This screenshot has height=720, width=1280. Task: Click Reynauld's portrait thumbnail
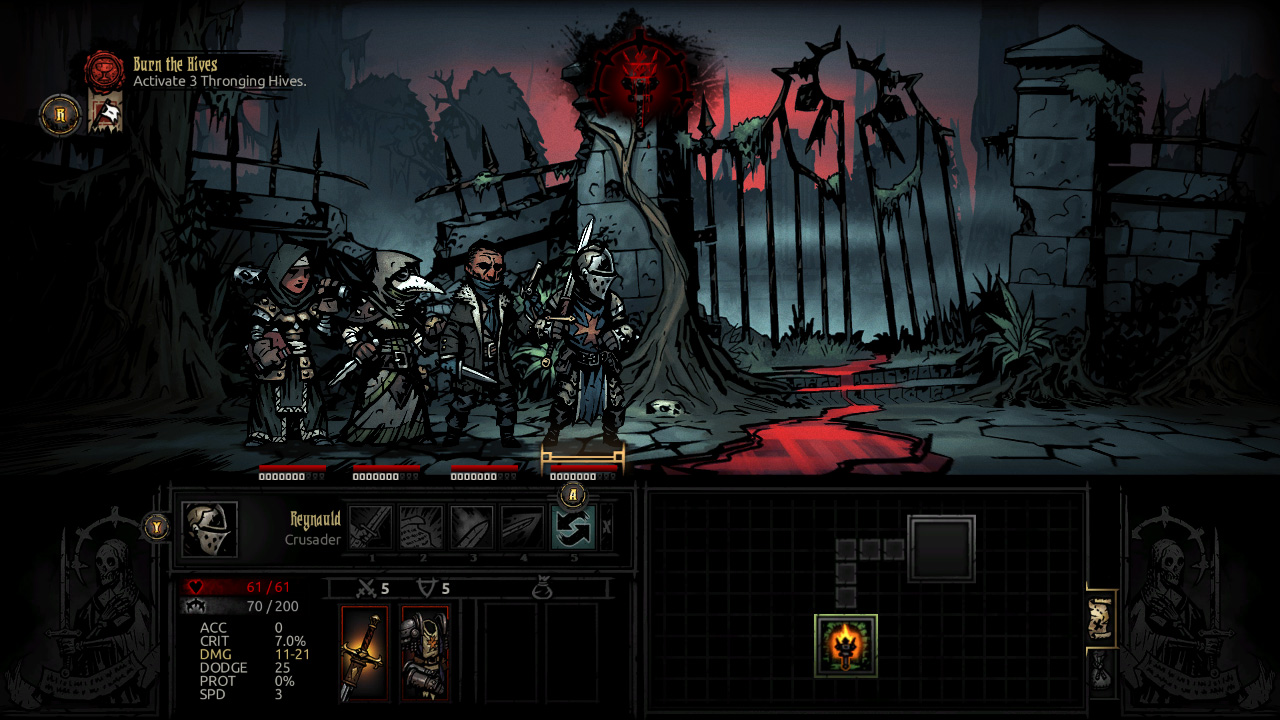[x=211, y=528]
